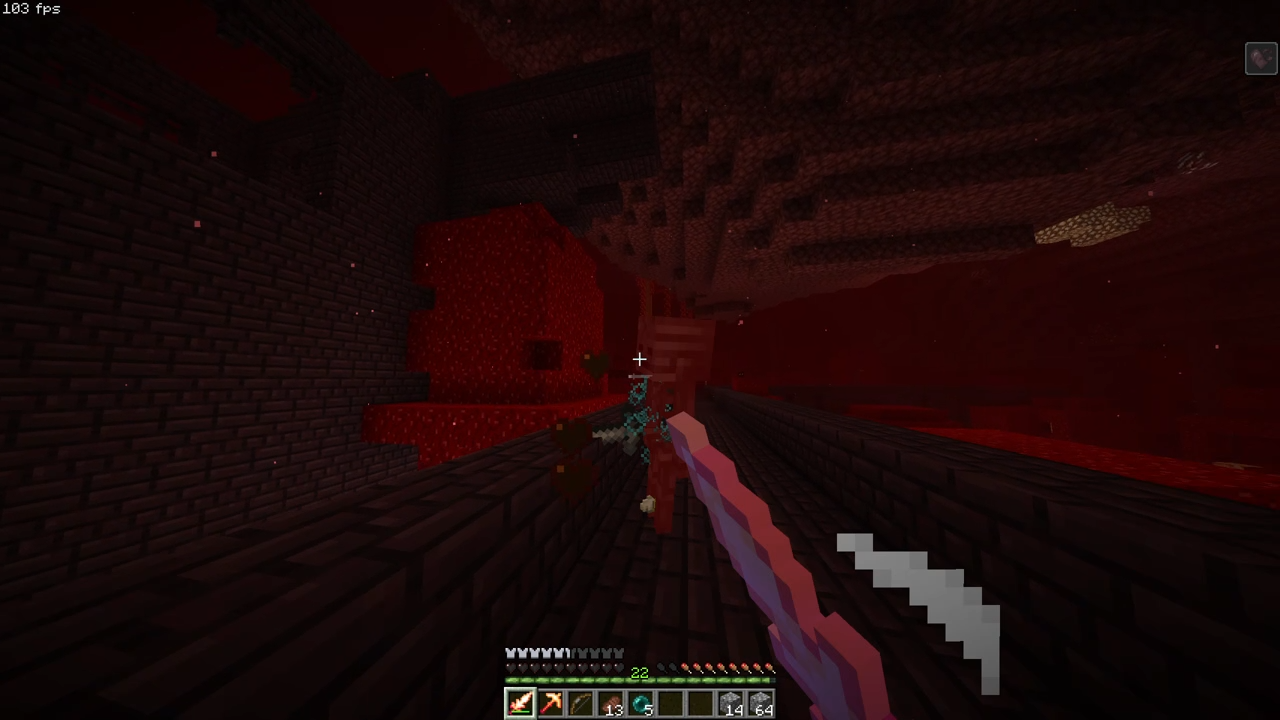This screenshot has height=720, width=1280.
Task: Select the enchanted sword in the first hotbar slot
Action: tap(520, 703)
